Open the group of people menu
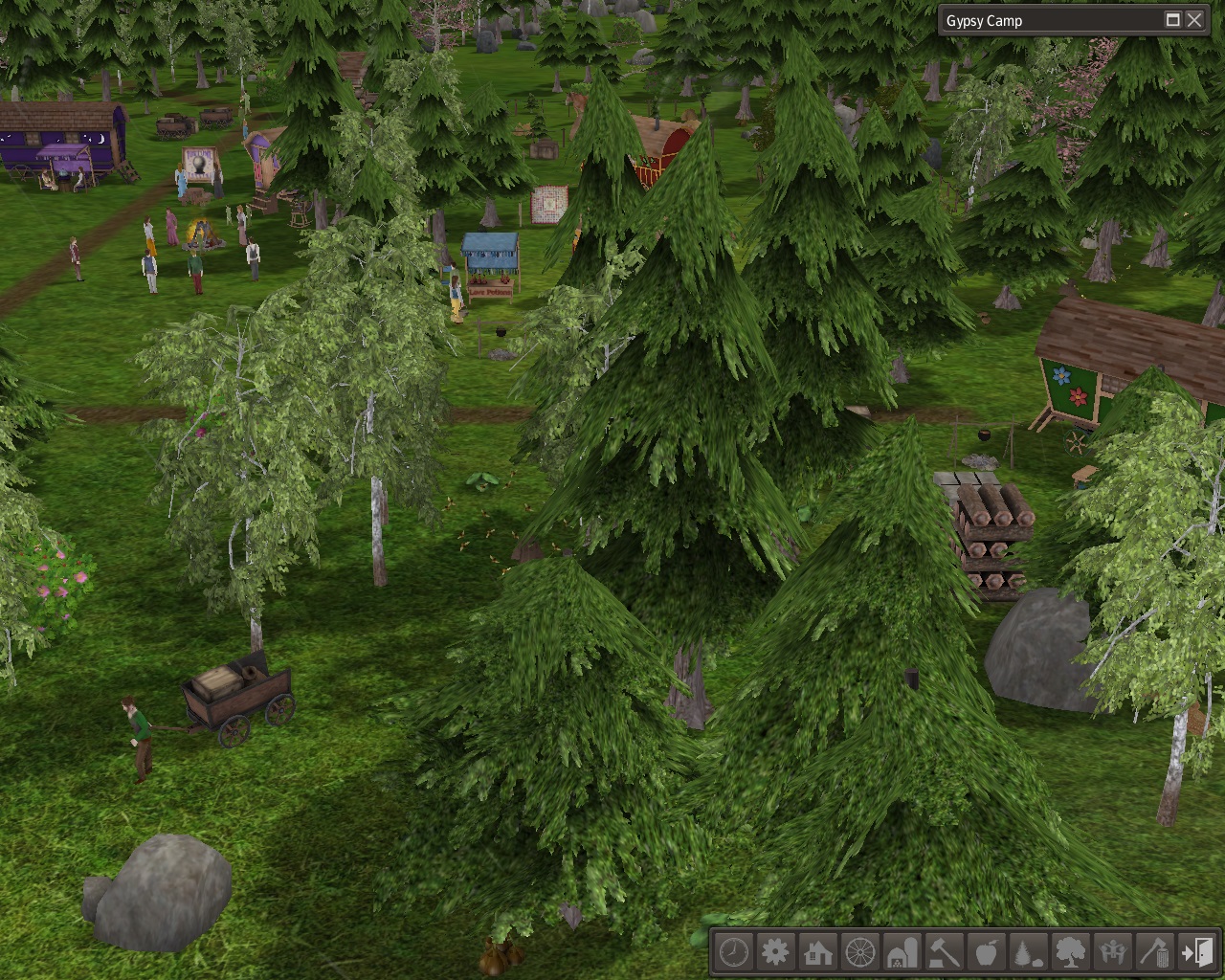Screen dimensions: 1225x980 (1112, 952)
